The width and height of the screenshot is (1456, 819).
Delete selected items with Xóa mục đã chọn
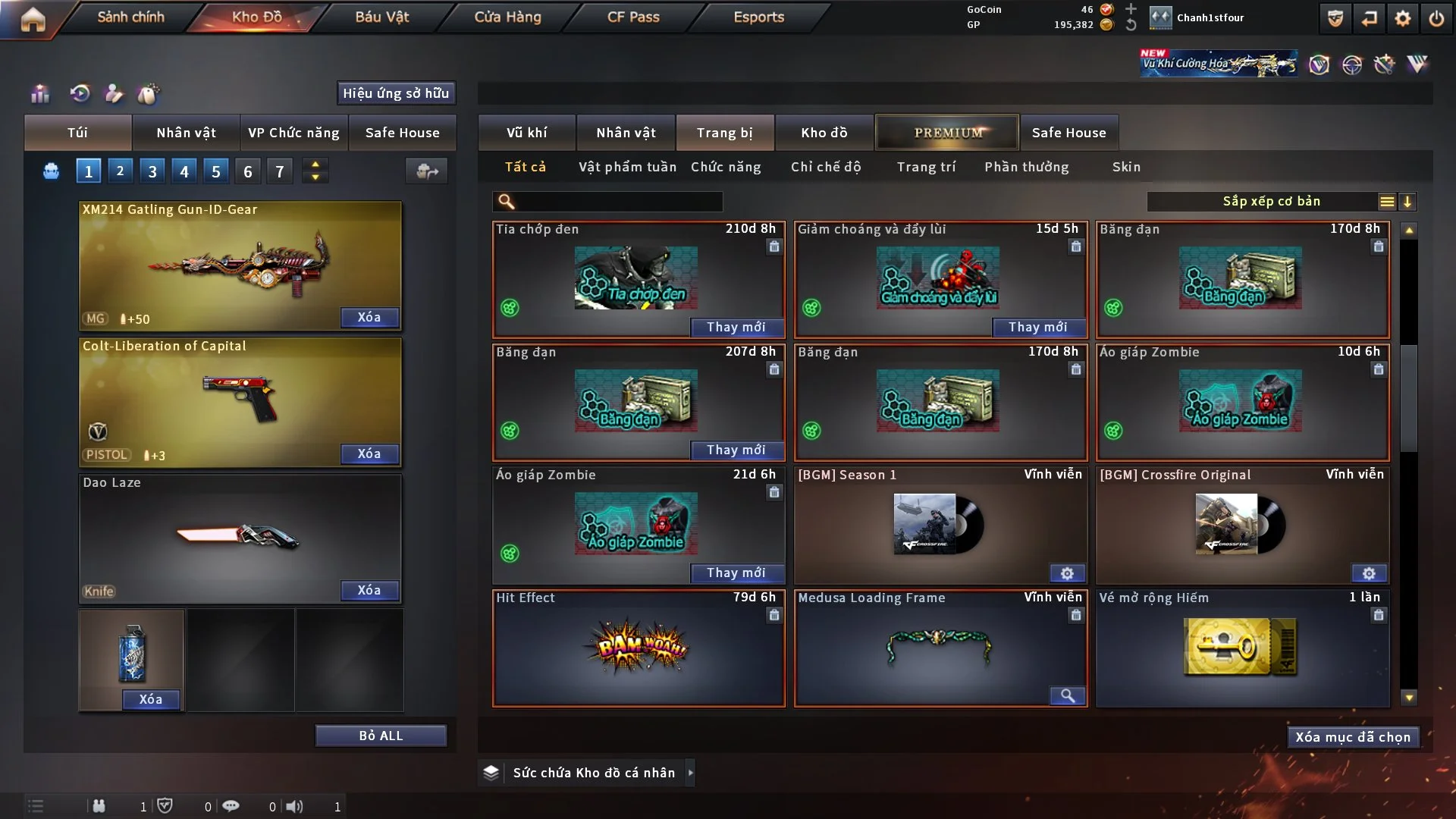[1353, 737]
